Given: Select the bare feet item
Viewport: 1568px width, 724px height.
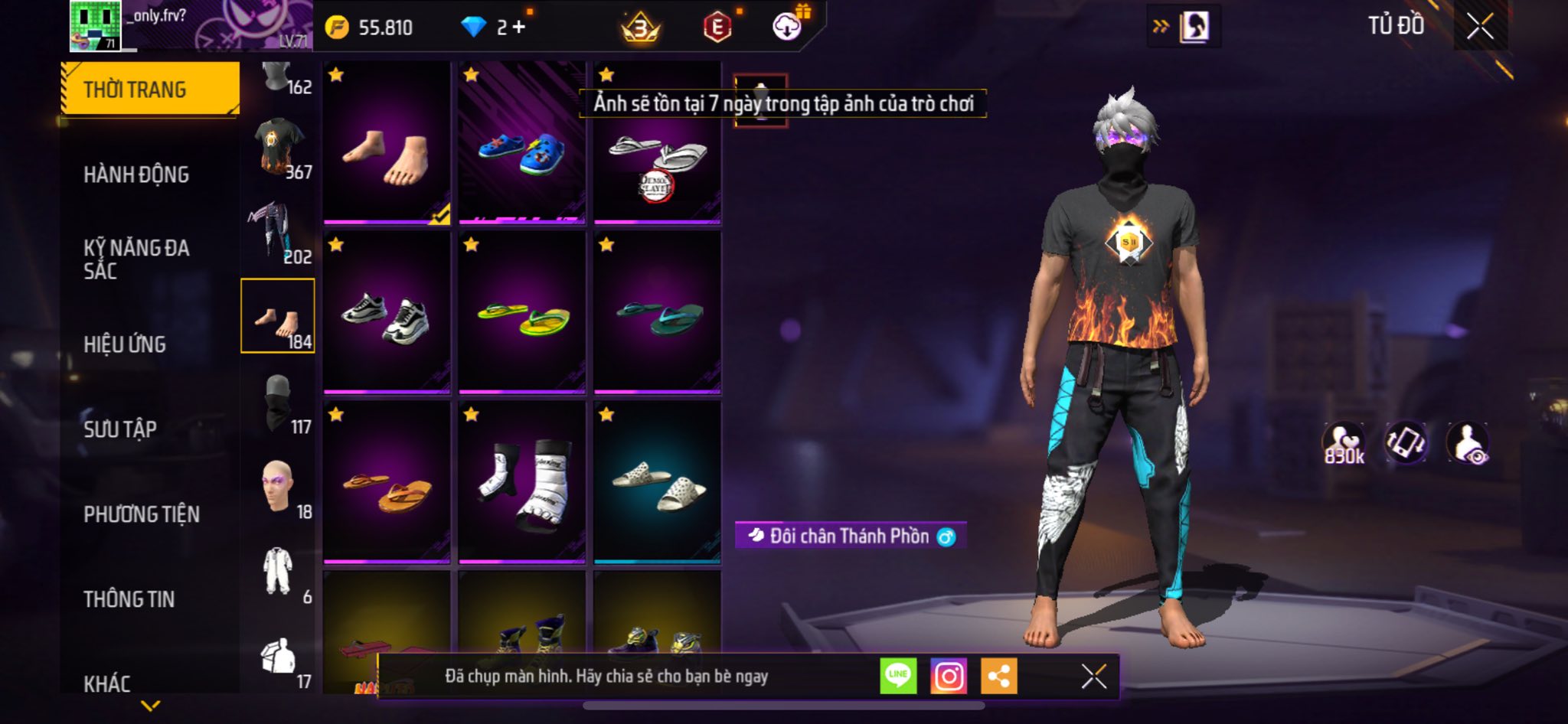Looking at the screenshot, I should [387, 143].
